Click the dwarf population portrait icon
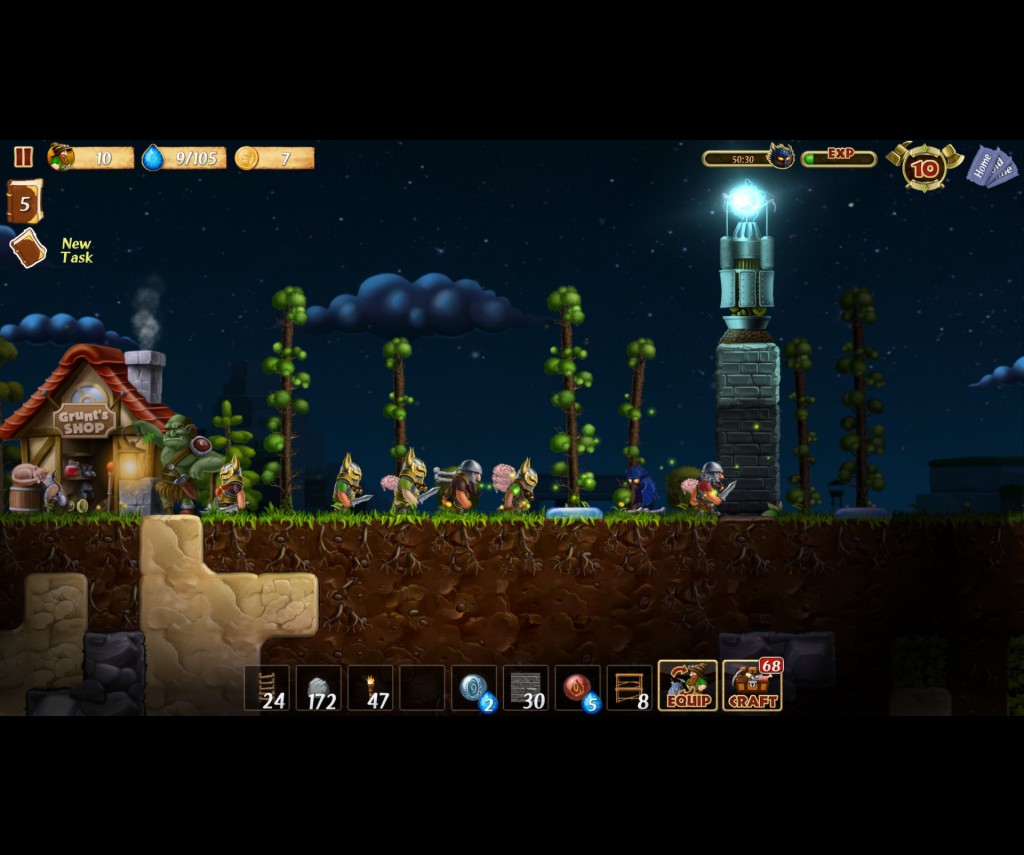This screenshot has width=1024, height=855. tap(61, 157)
